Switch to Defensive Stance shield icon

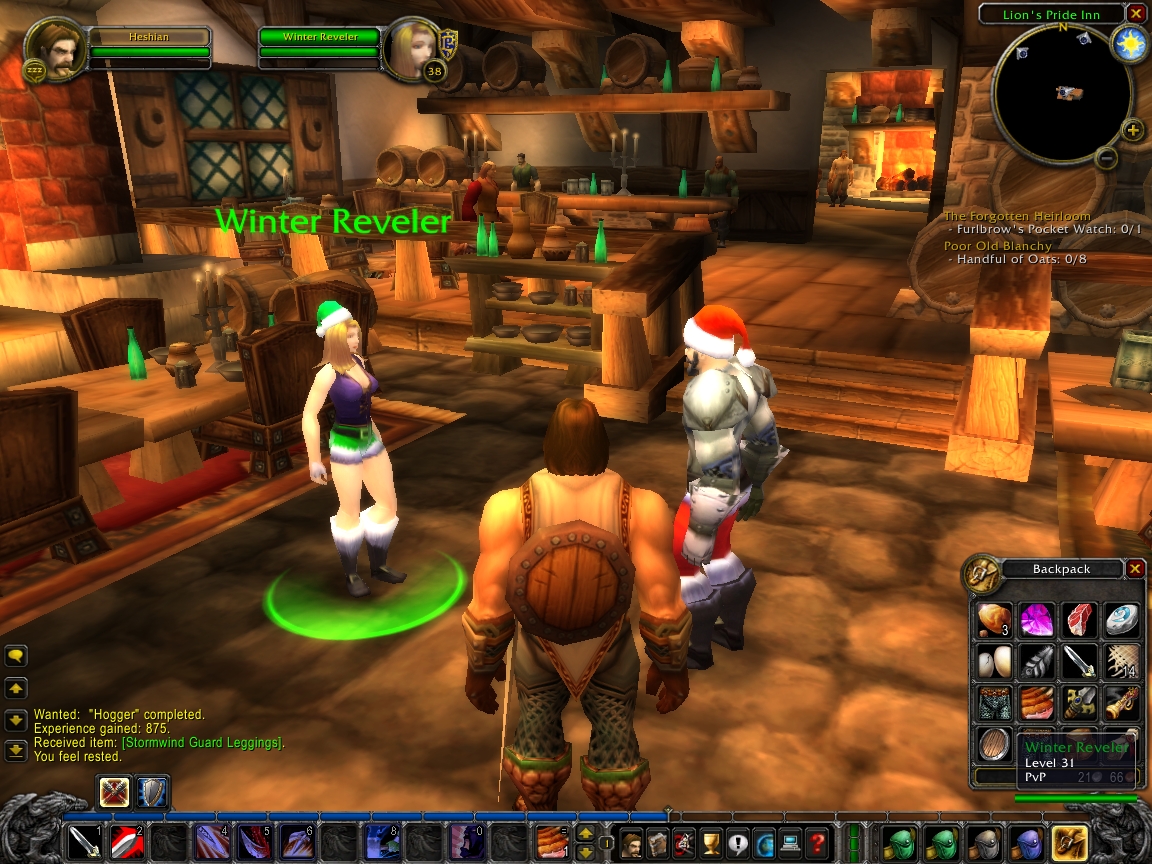(152, 792)
